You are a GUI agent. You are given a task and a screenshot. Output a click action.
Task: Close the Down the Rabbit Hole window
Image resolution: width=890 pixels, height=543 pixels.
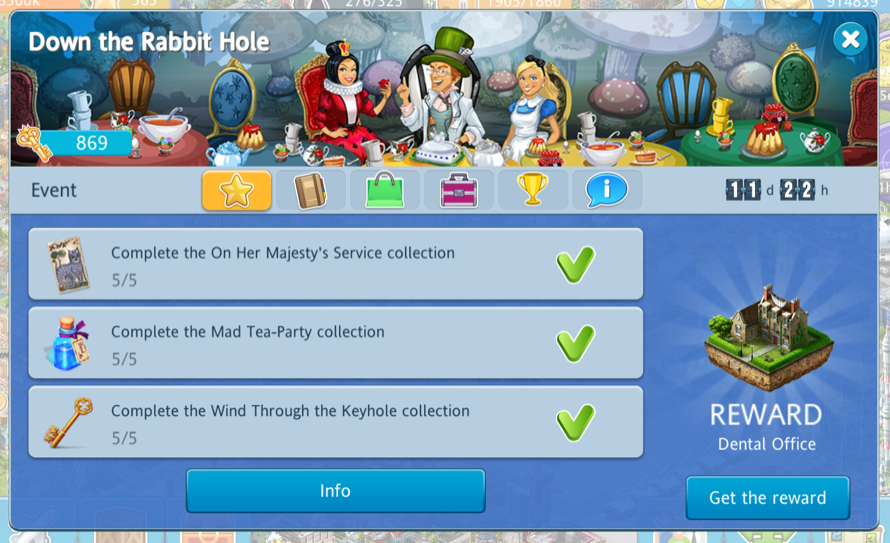click(x=850, y=39)
